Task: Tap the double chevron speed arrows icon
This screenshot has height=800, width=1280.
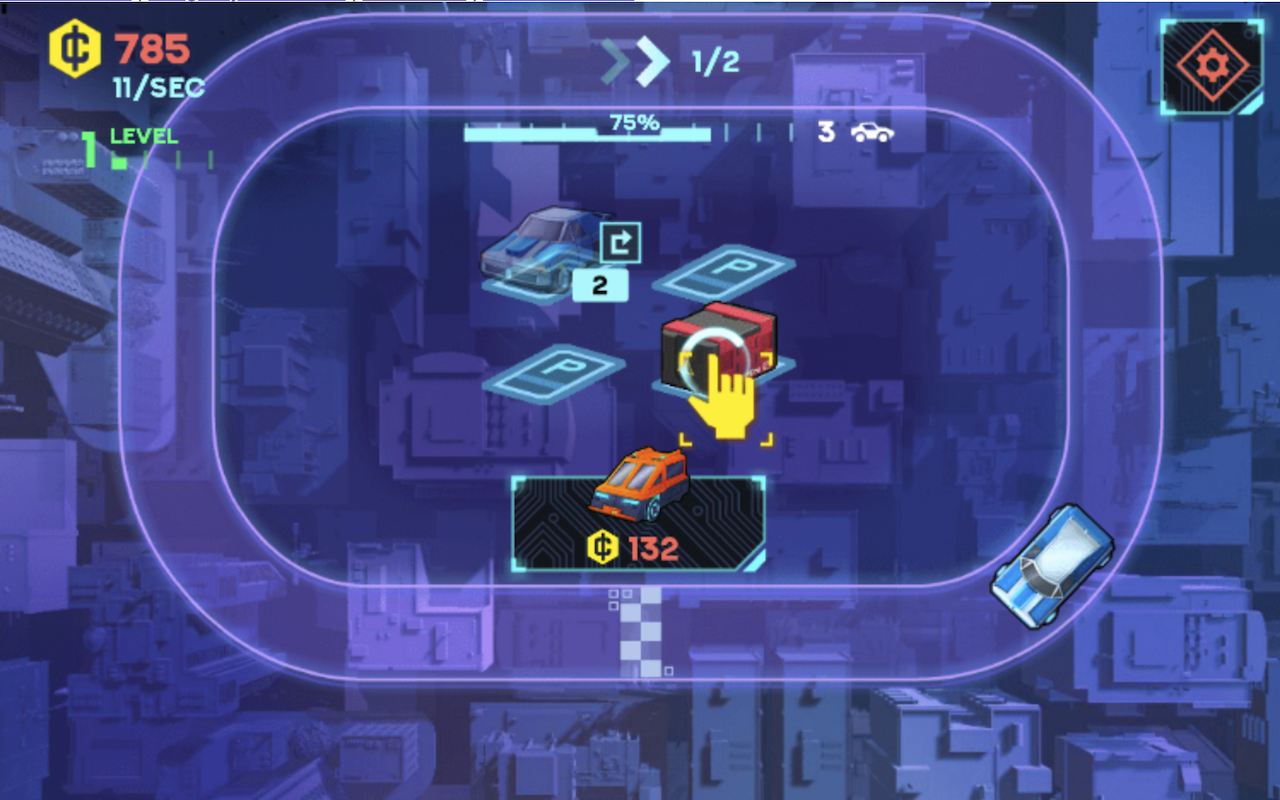Action: 634,60
